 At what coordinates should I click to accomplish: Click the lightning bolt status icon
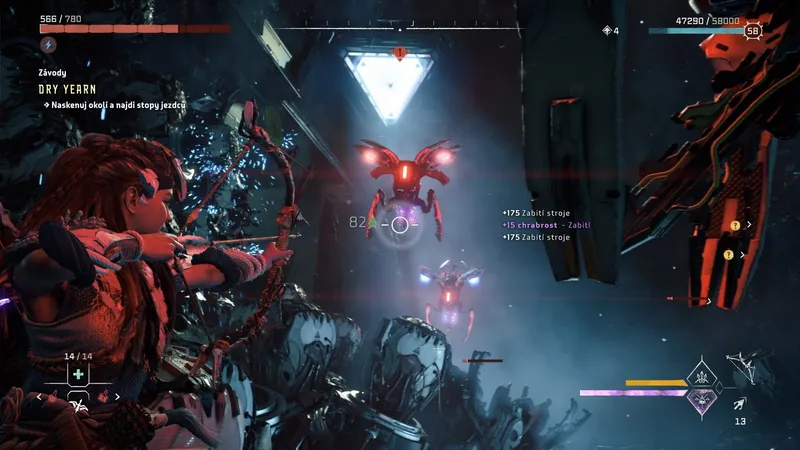[x=48, y=45]
